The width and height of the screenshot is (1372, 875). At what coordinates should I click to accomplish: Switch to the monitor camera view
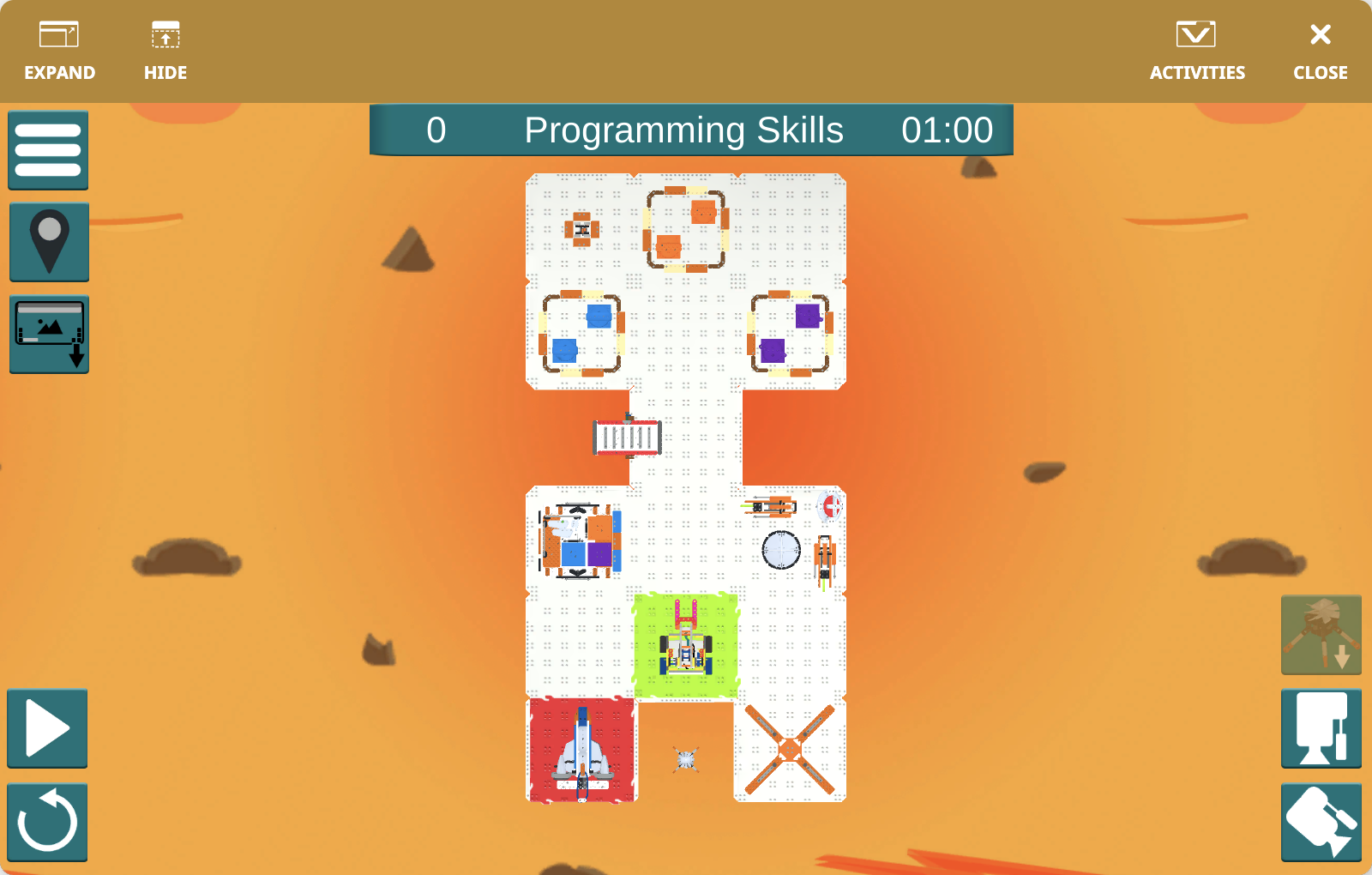[x=1321, y=730]
